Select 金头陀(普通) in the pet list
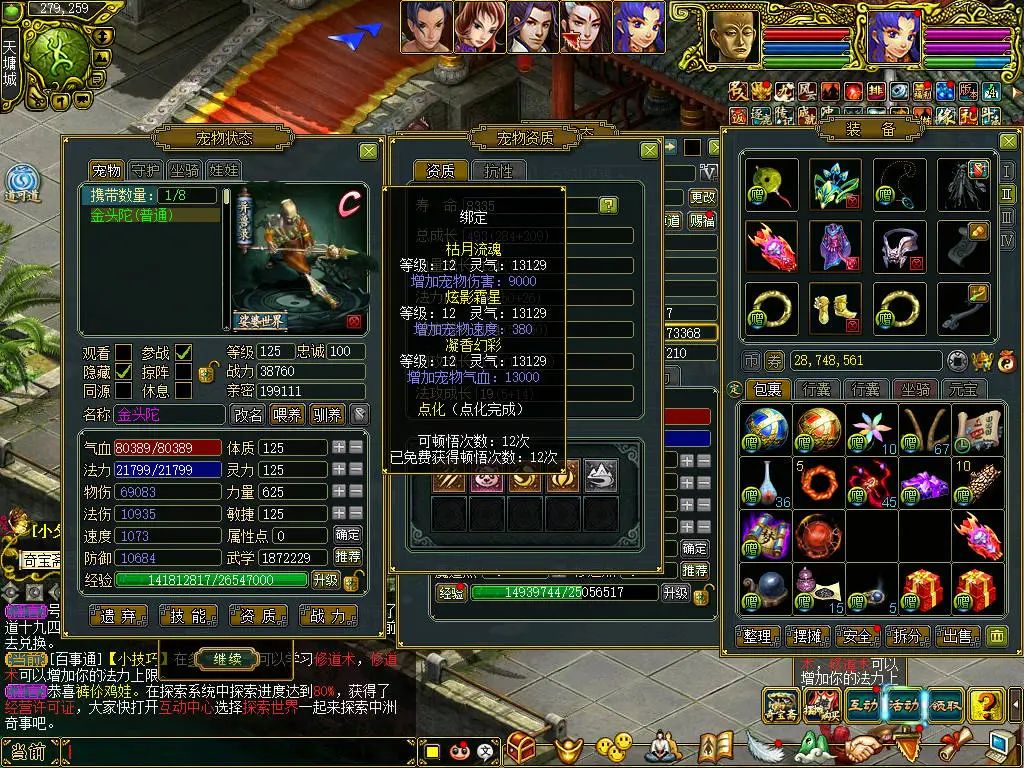1024x768 pixels. click(x=150, y=215)
